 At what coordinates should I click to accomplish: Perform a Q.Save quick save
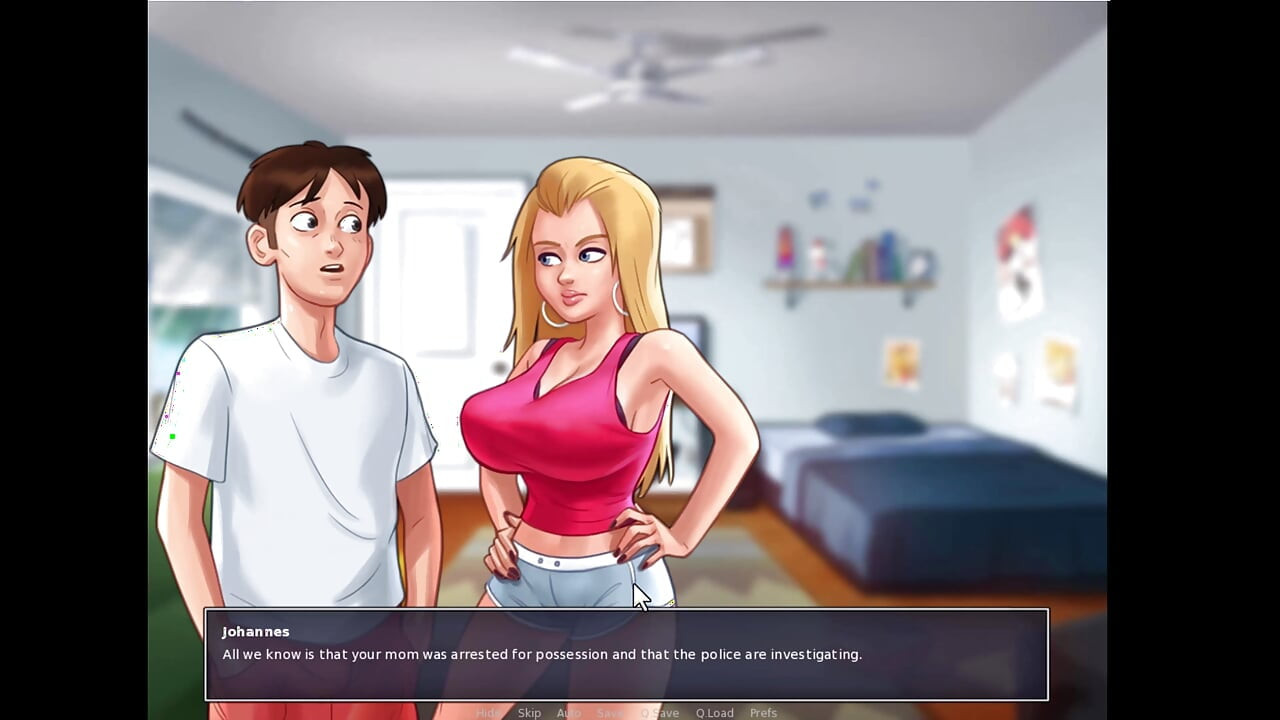[658, 712]
